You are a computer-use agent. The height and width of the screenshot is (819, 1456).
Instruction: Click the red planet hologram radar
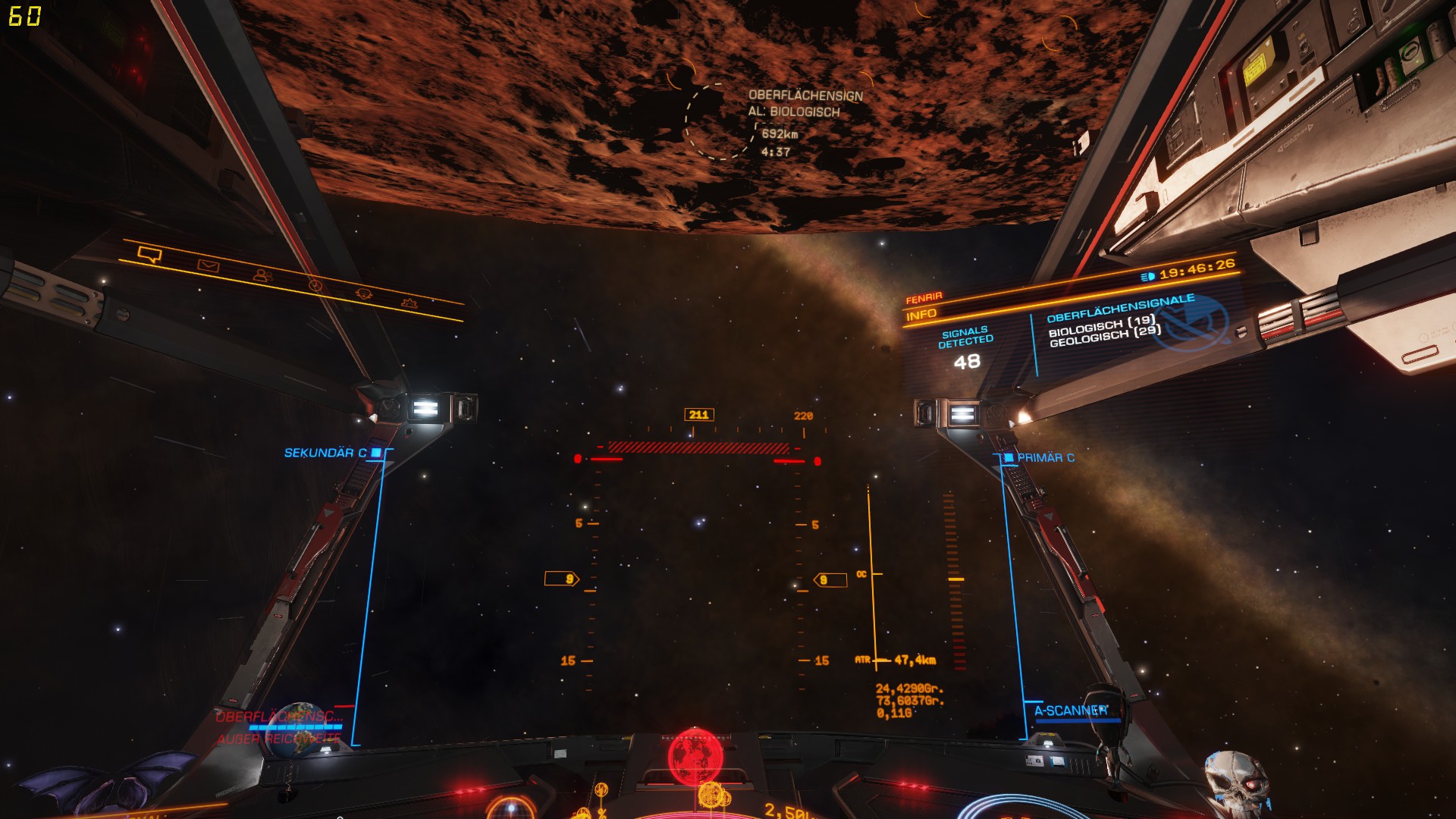pos(695,755)
